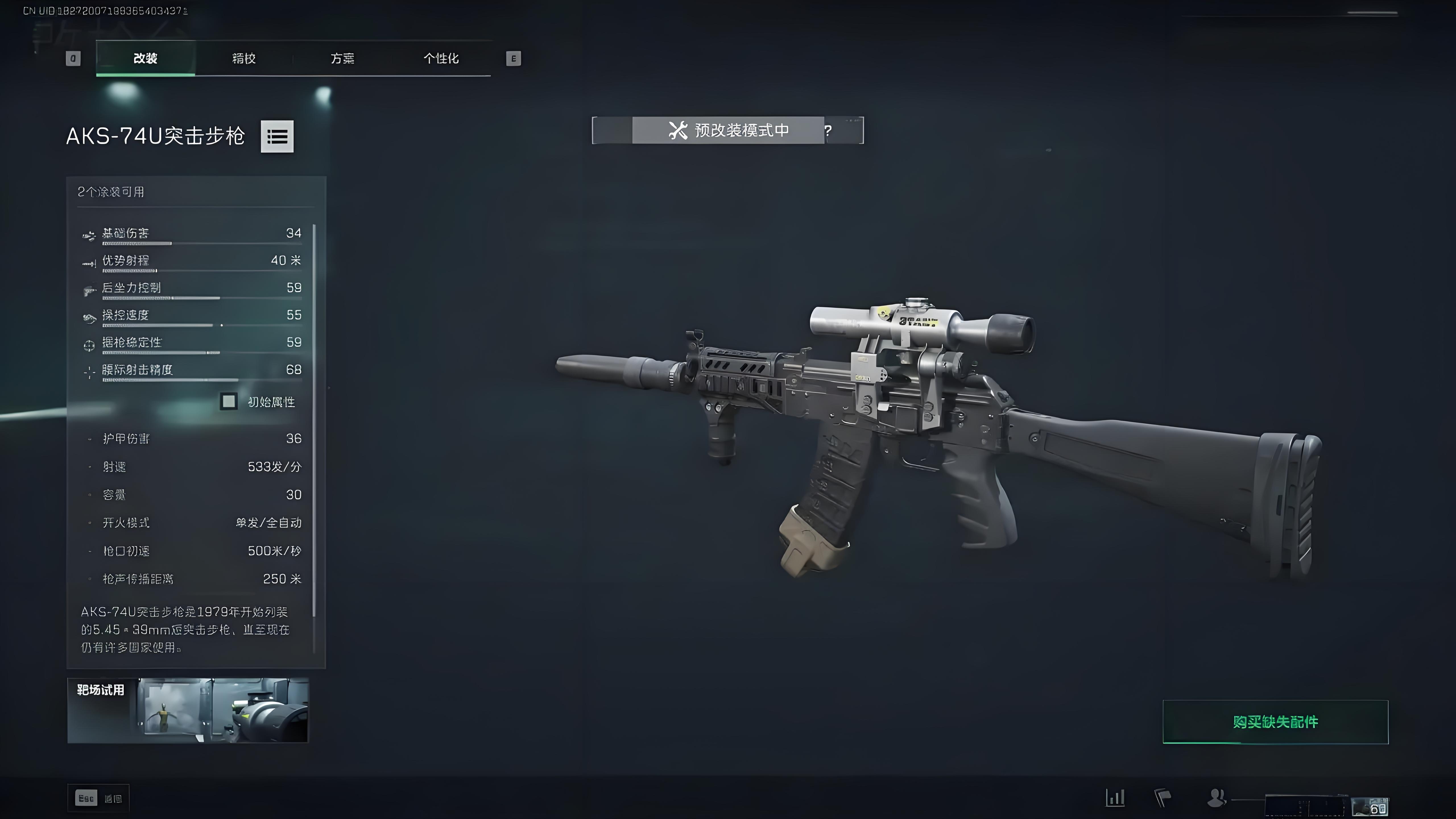Open the list menu beside AKS-74U name
This screenshot has width=1456, height=819.
click(277, 136)
